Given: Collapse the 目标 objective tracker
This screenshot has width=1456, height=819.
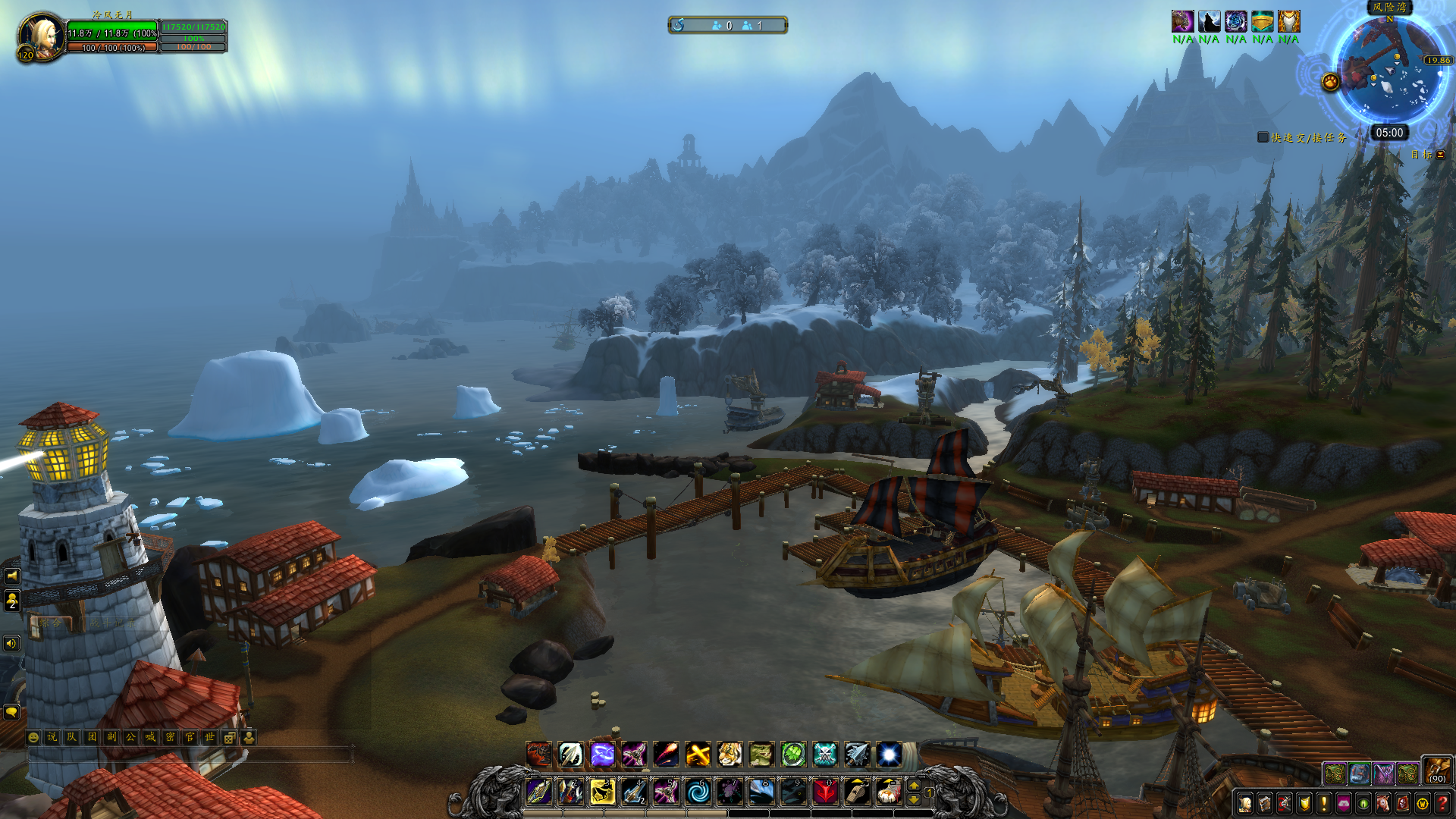Looking at the screenshot, I should [x=1441, y=155].
